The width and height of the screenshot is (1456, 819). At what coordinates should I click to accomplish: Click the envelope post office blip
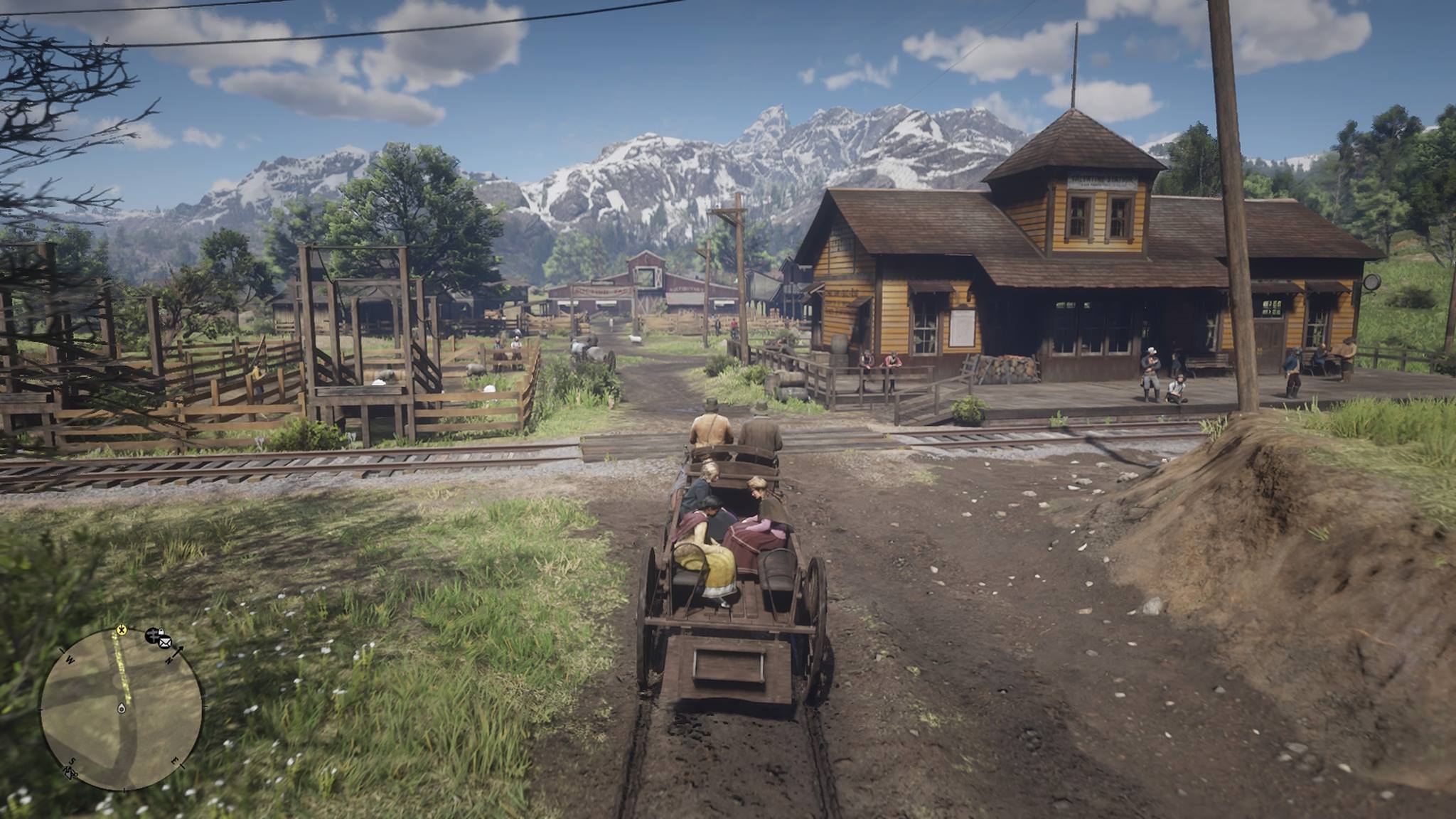pyautogui.click(x=165, y=643)
